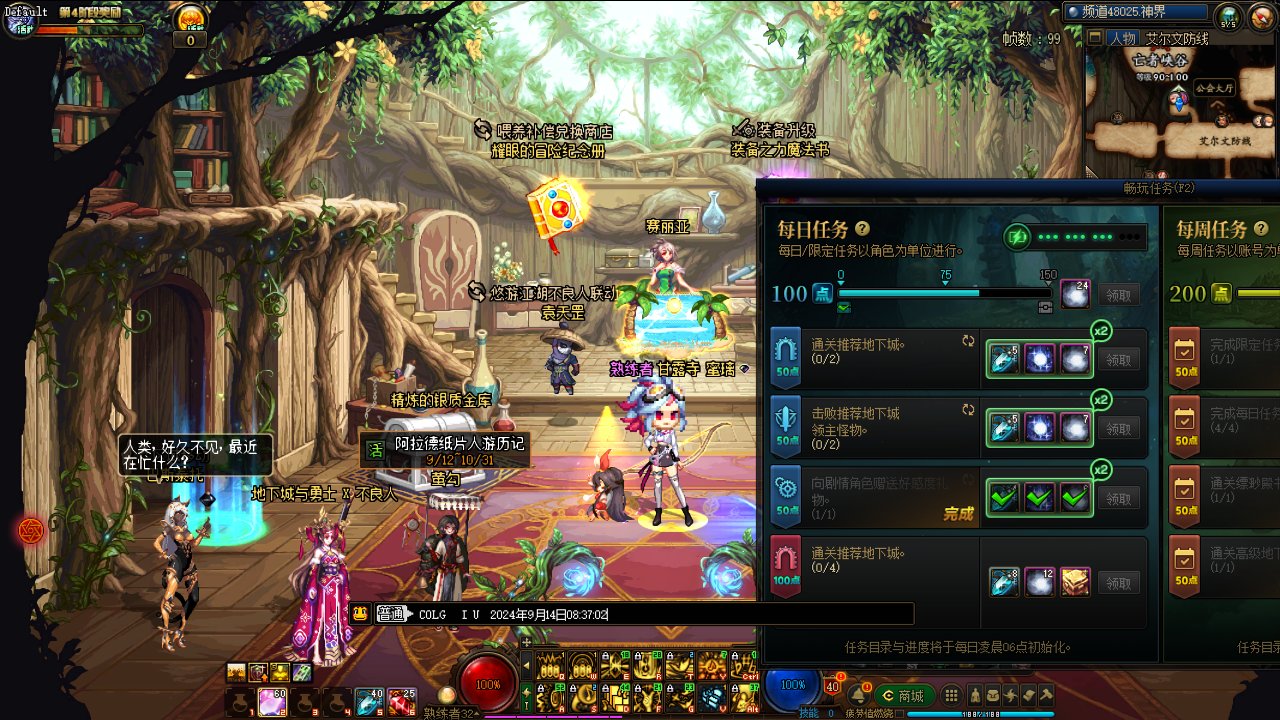
Task: Use the red gem item with count 25
Action: coord(401,702)
